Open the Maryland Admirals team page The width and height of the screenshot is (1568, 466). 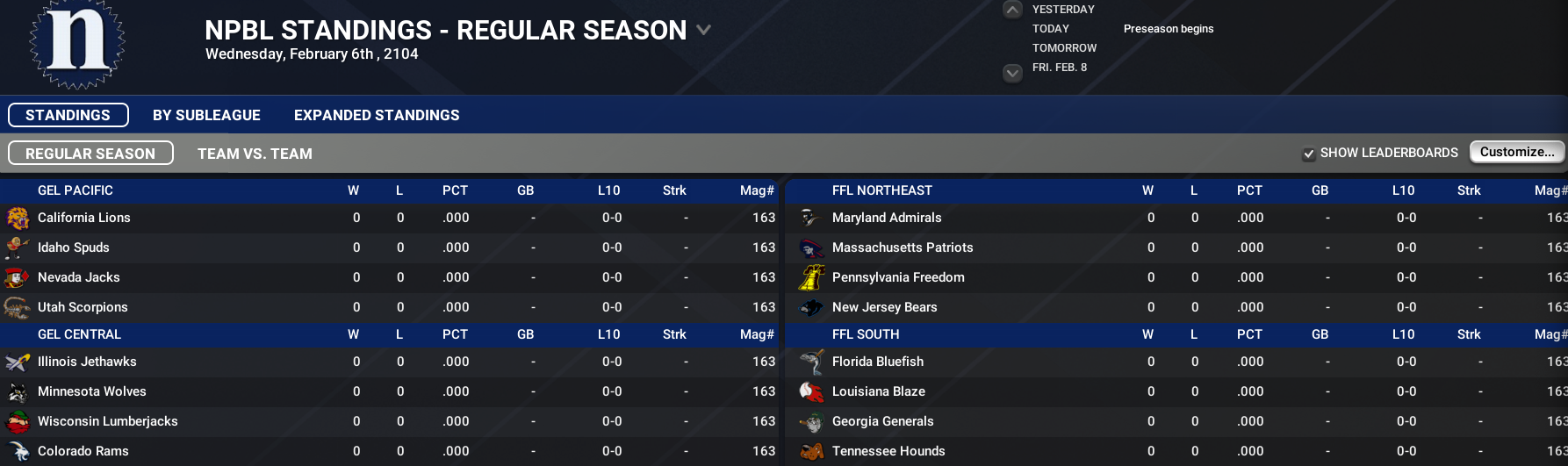click(887, 218)
